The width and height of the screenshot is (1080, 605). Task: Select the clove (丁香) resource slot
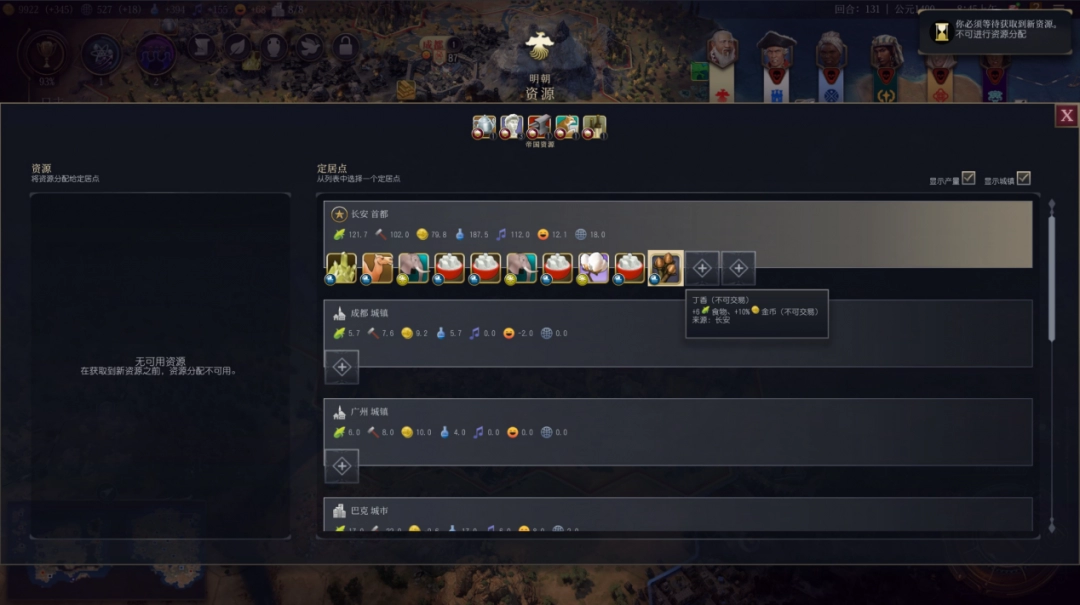[665, 267]
